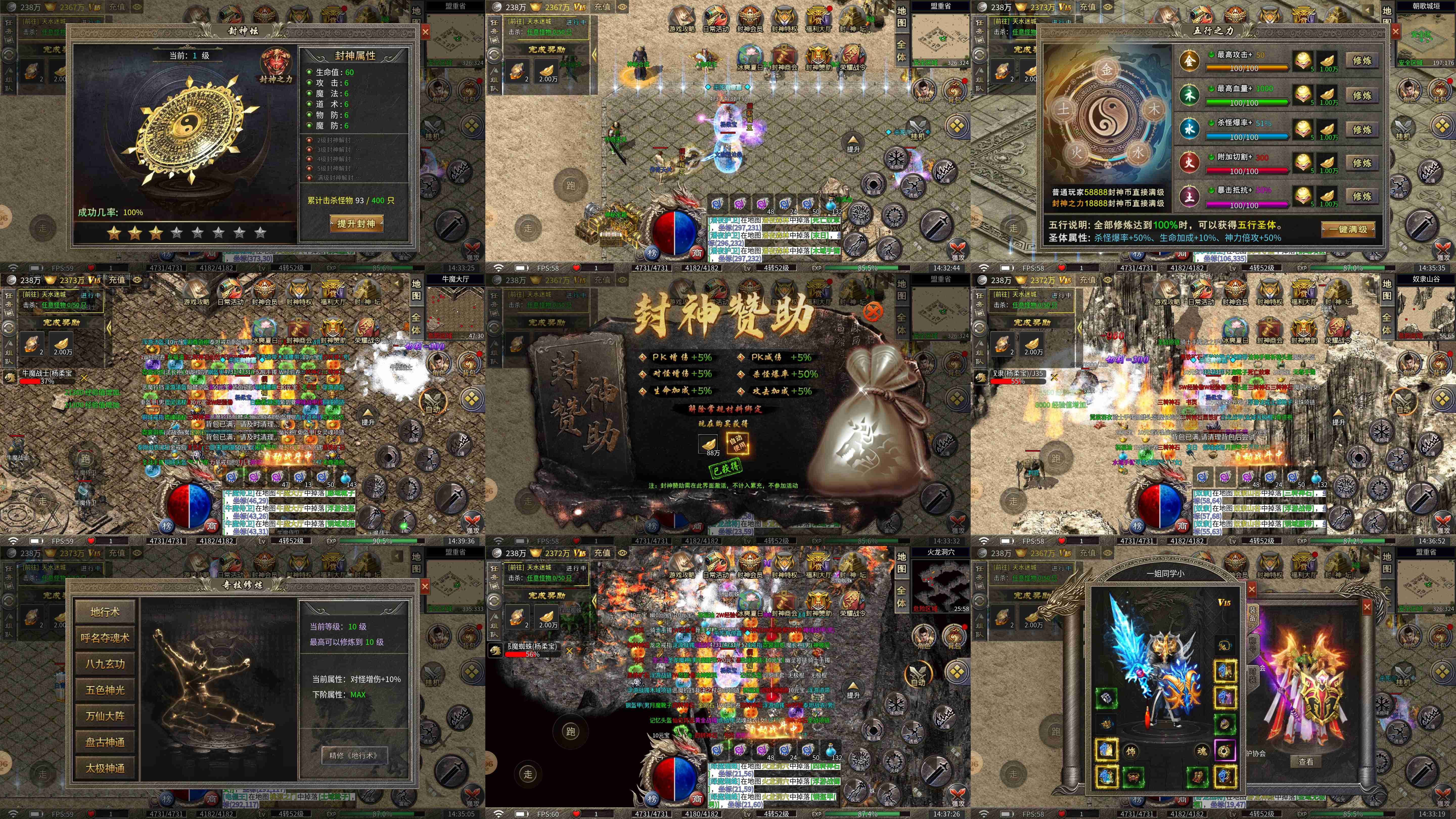Image resolution: width=1456 pixels, height=819 pixels.
Task: Select 地行术 in the skill list
Action: click(105, 611)
